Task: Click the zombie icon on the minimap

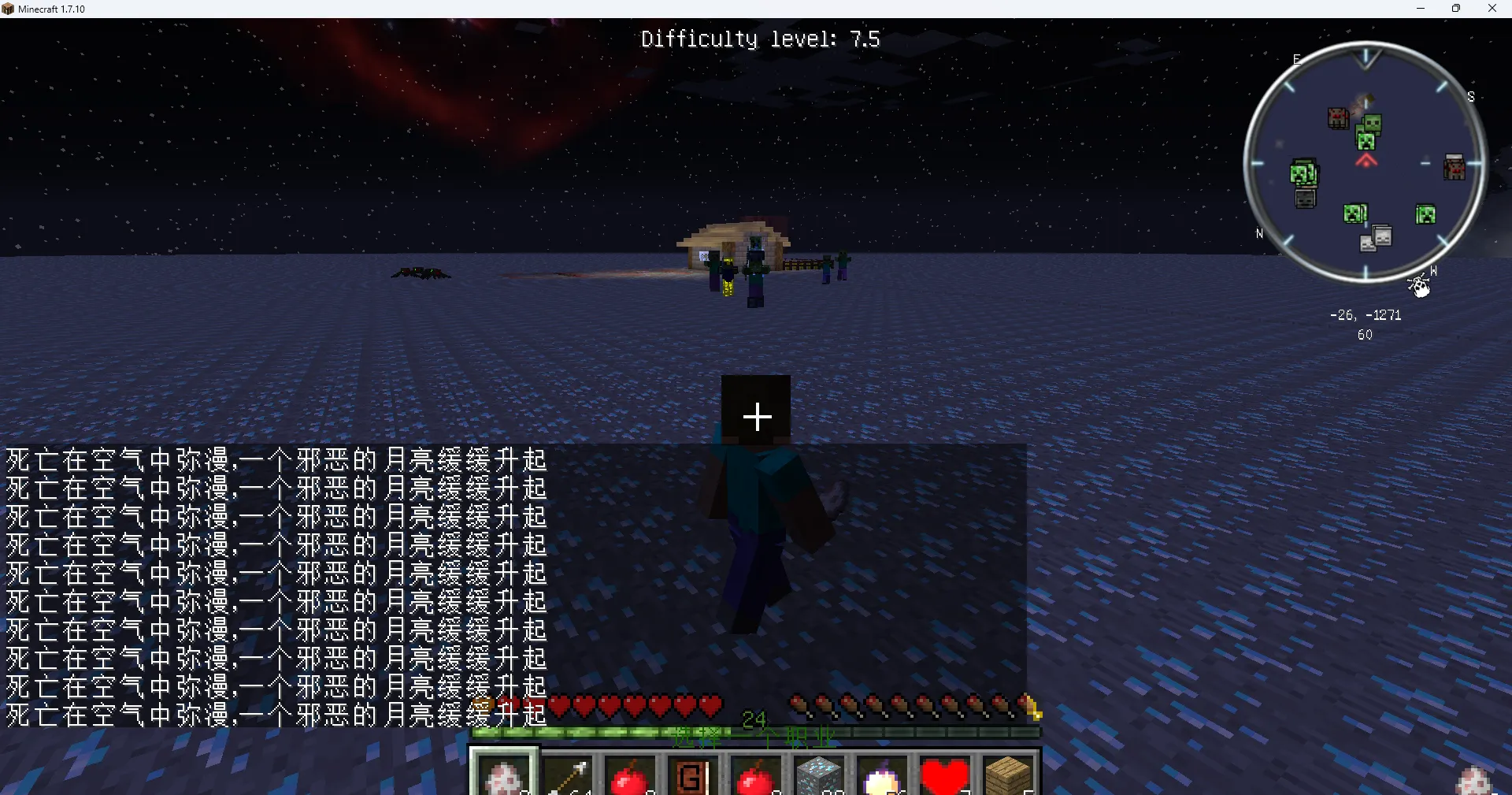Action: (x=1371, y=123)
